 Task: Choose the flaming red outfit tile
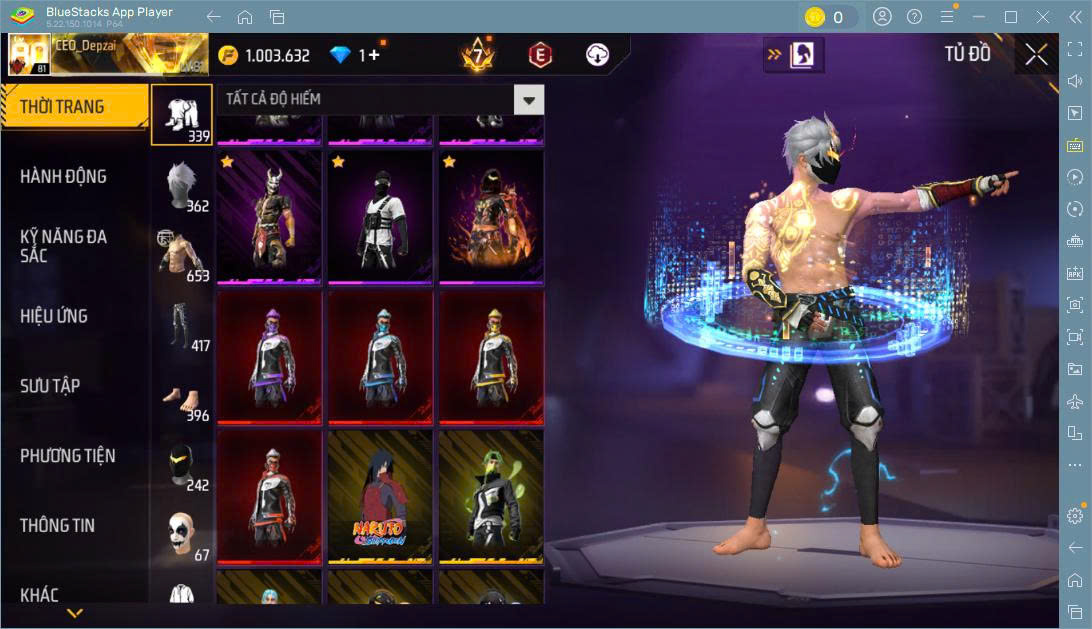point(491,215)
